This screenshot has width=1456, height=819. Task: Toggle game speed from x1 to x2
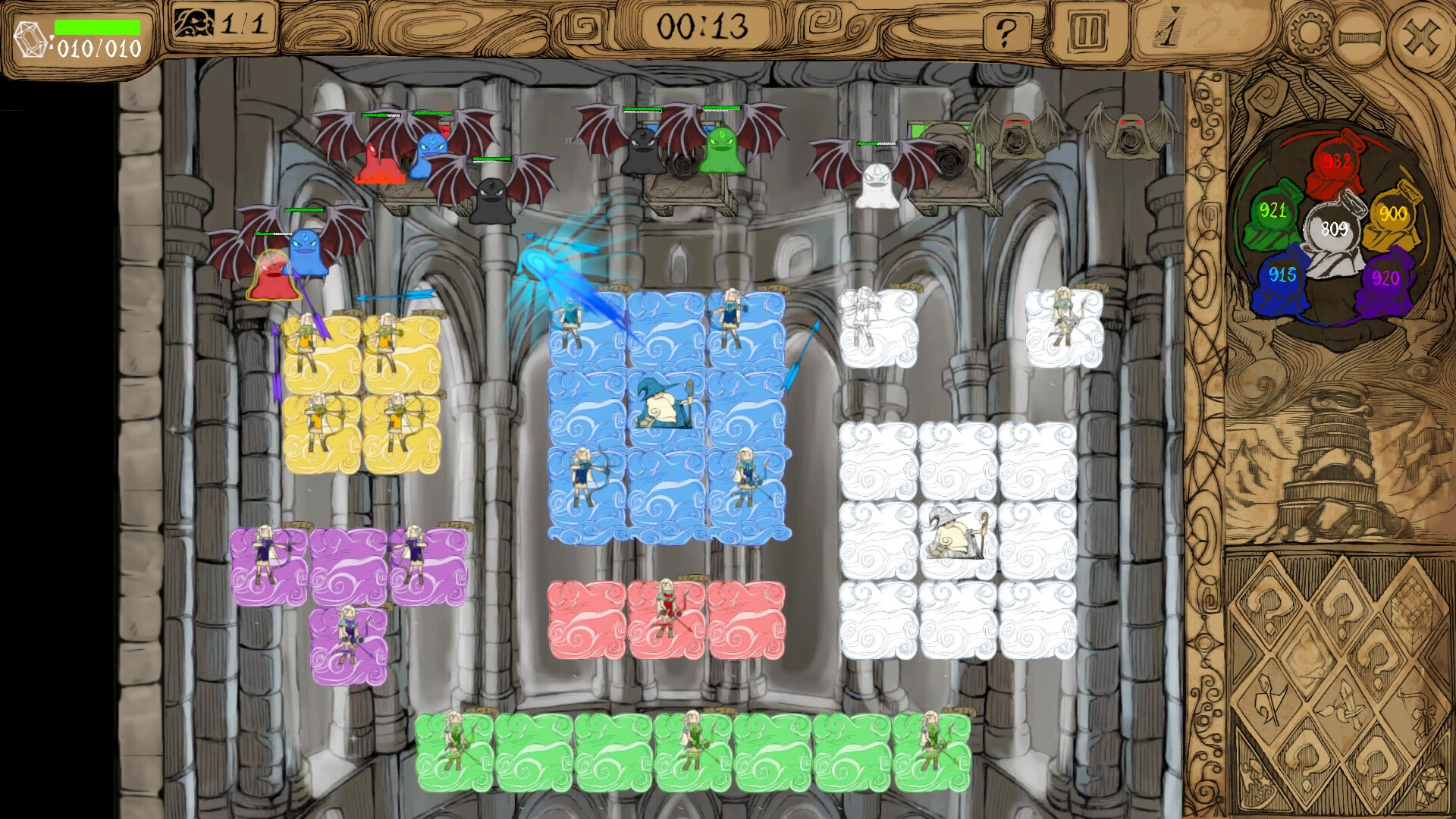1166,32
